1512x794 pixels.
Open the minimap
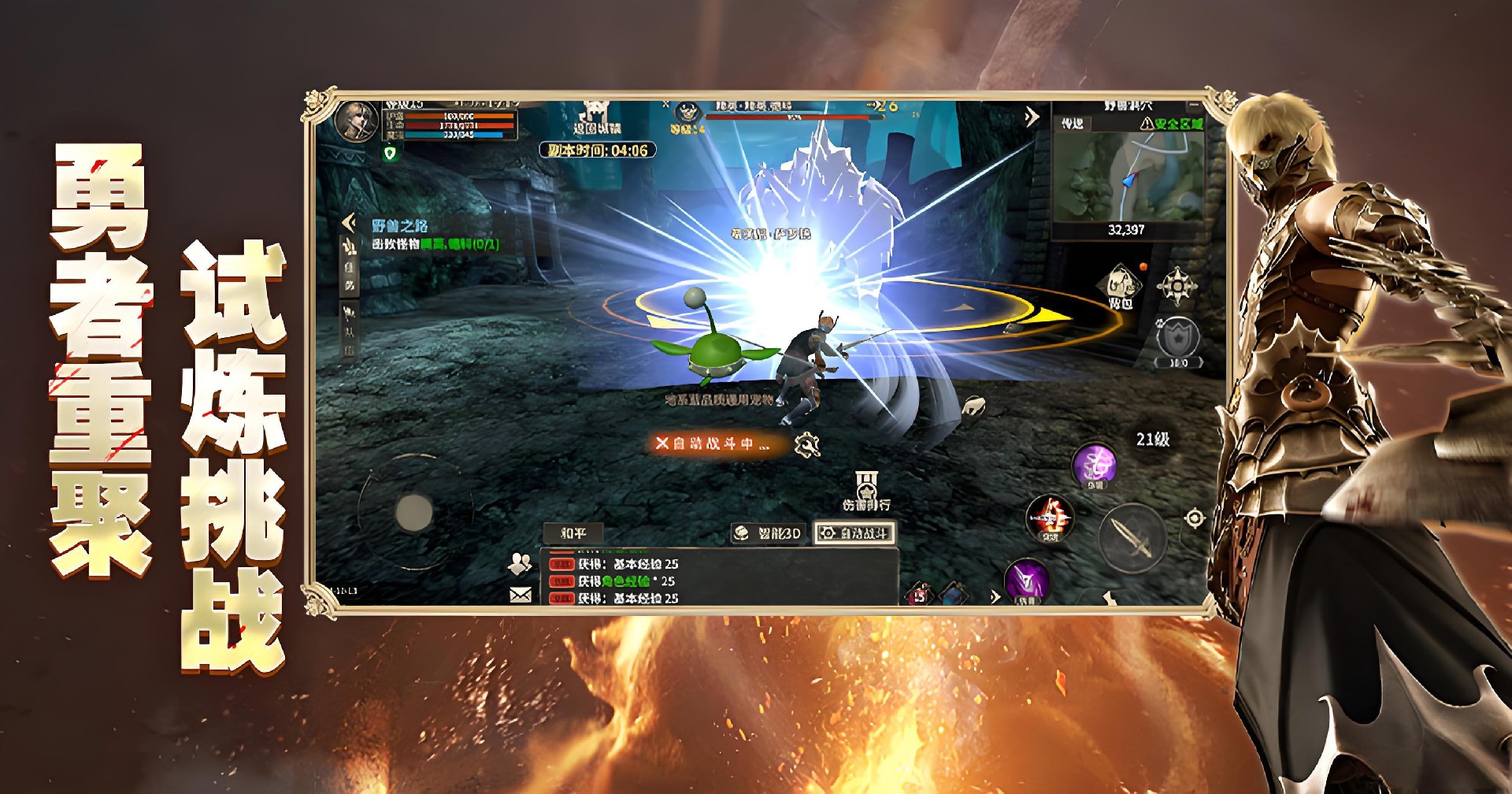[1127, 177]
